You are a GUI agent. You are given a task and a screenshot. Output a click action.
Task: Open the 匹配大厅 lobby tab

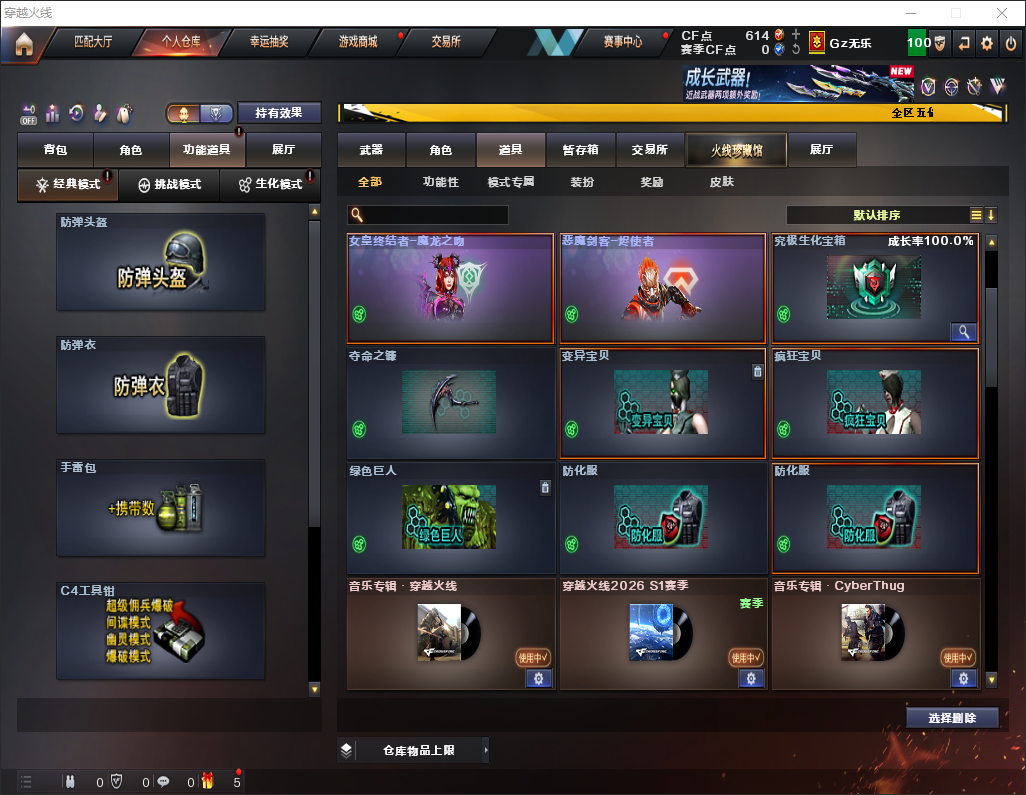93,42
